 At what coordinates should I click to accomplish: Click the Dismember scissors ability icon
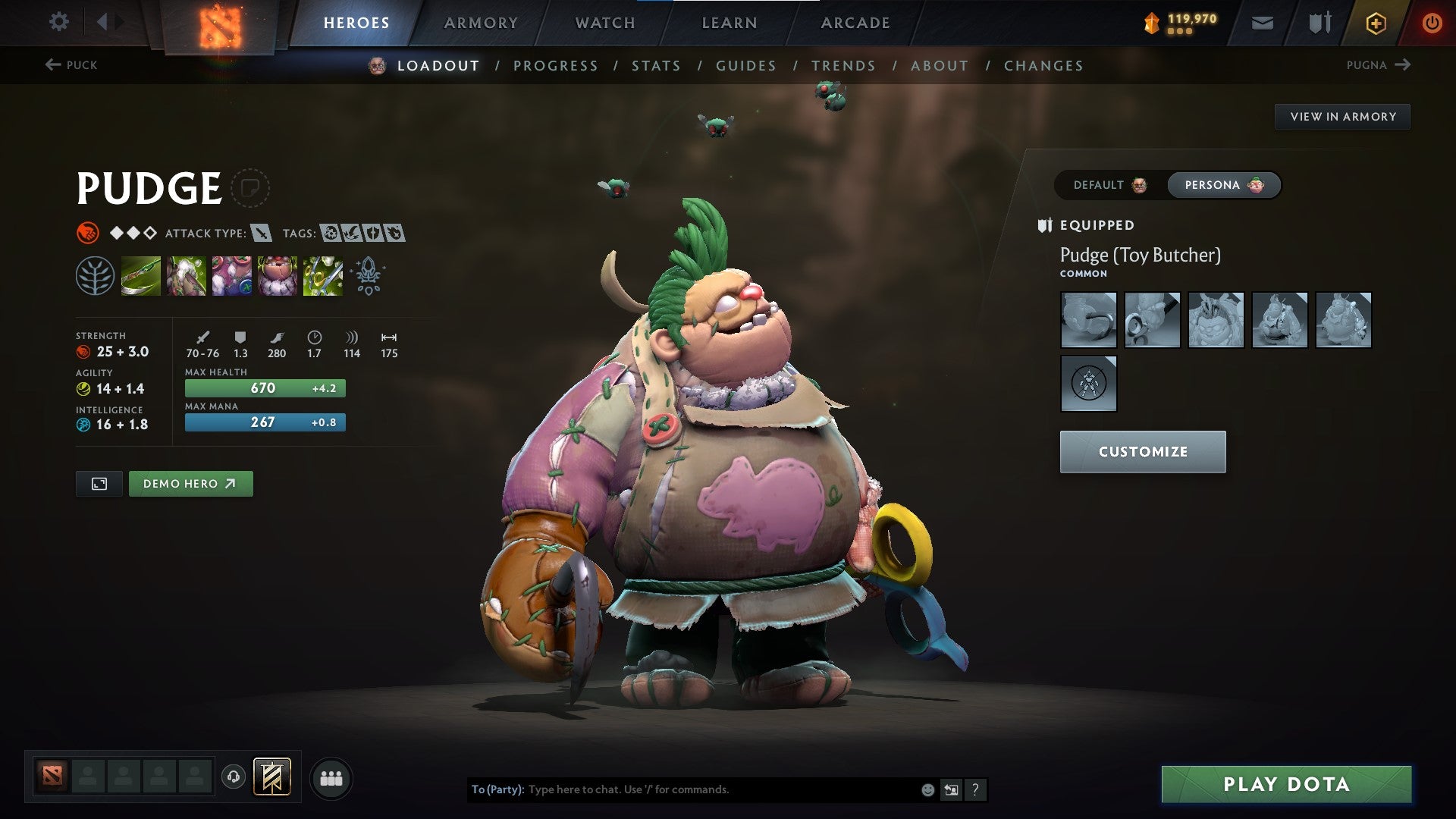[323, 277]
